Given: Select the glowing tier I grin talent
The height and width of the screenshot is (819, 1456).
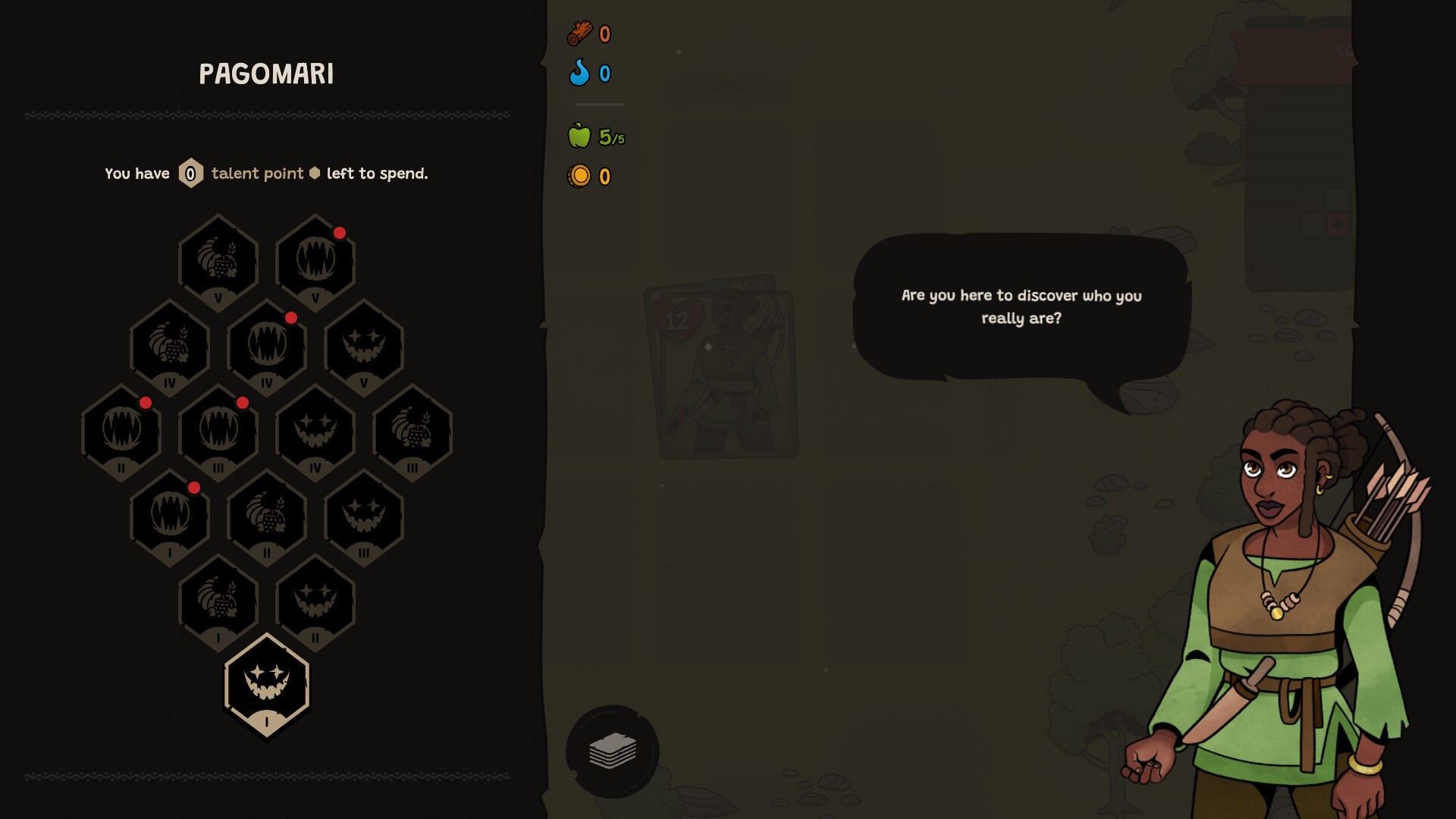Looking at the screenshot, I should (x=267, y=686).
